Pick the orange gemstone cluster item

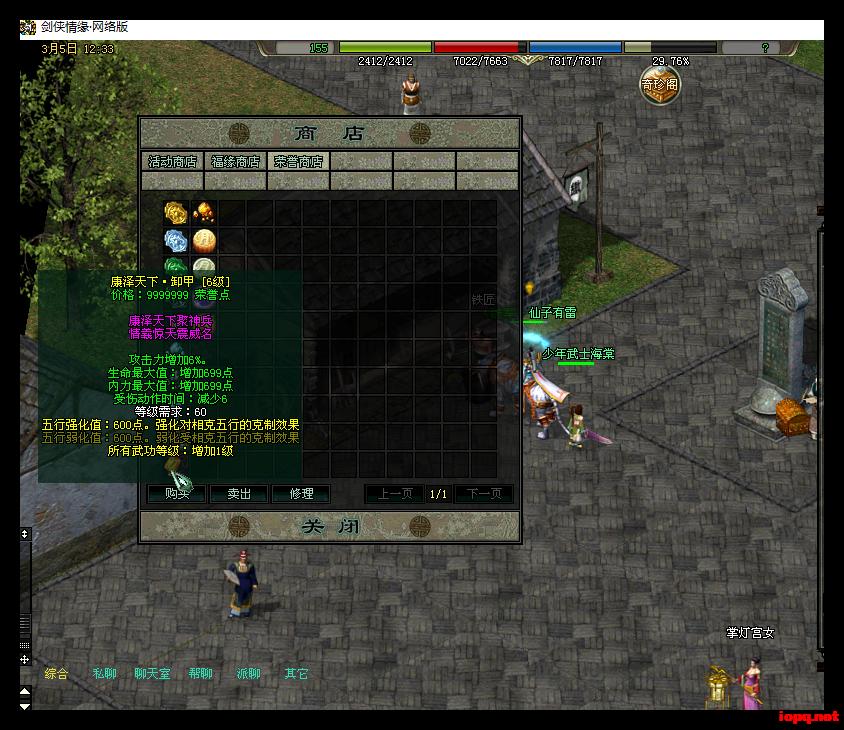point(203,212)
